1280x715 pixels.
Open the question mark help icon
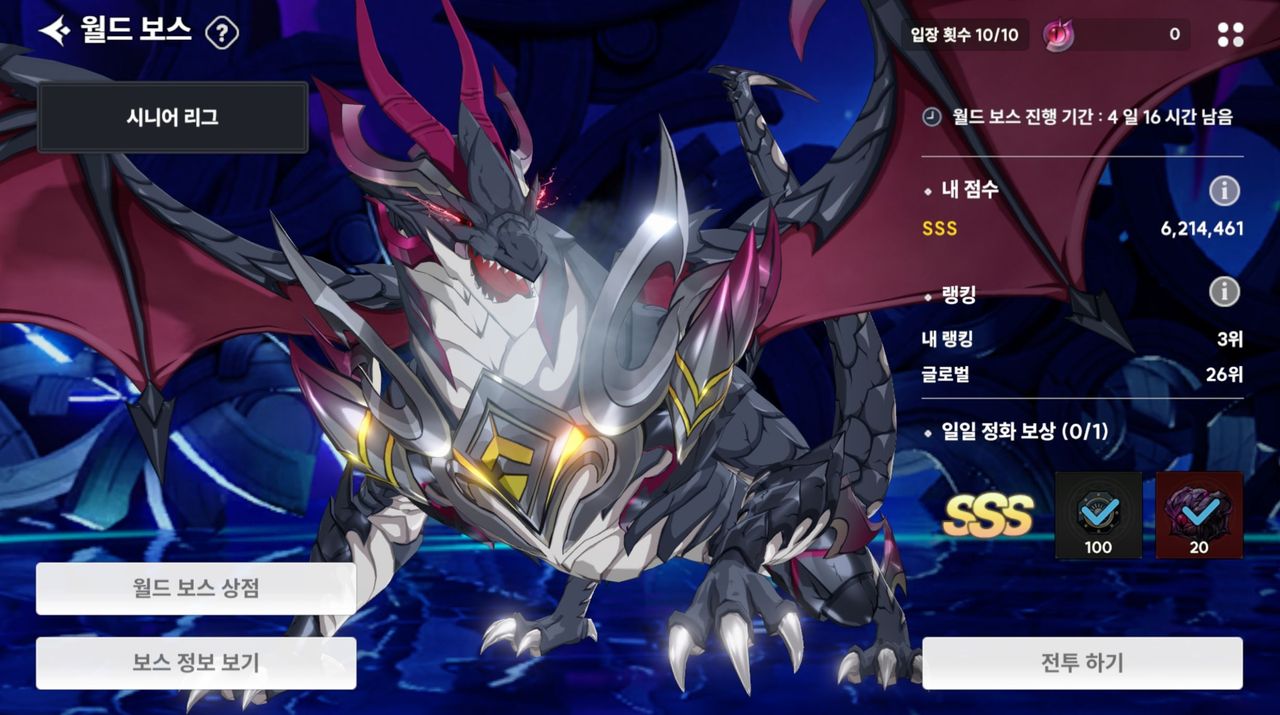[221, 34]
